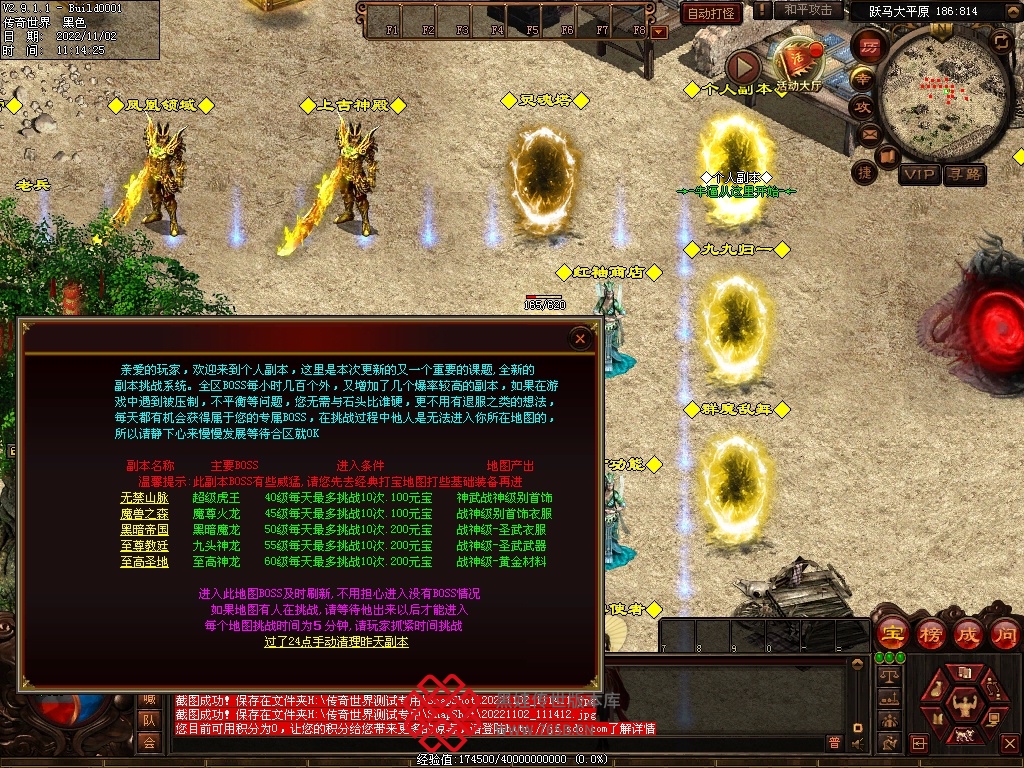This screenshot has height=768, width=1024.
Task: Toggle the 自动打怪 auto-fight button
Action: (711, 13)
